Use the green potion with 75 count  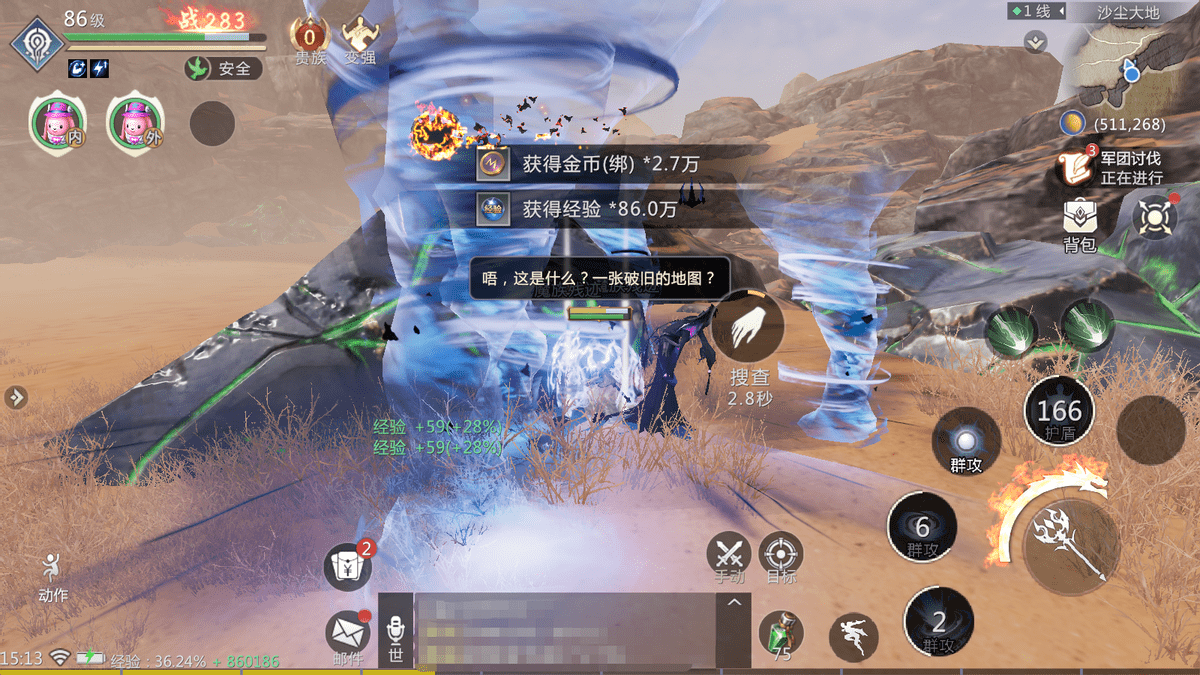(780, 634)
